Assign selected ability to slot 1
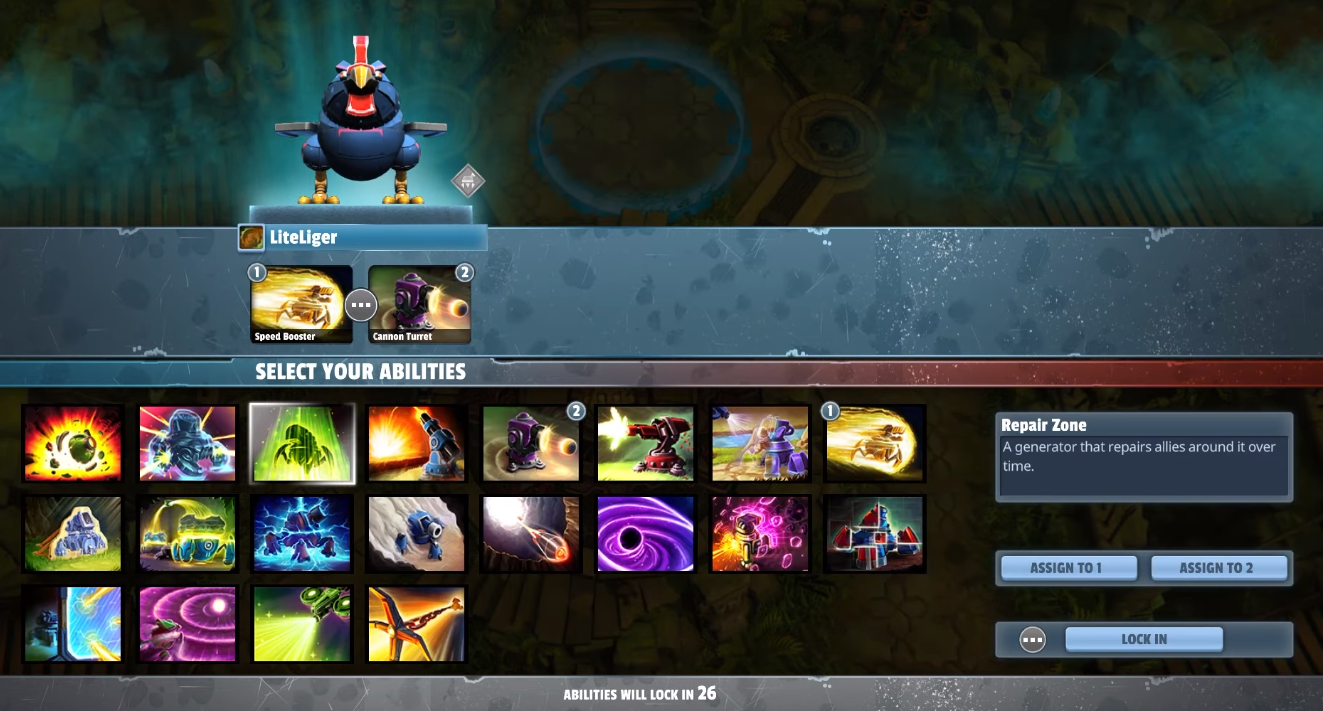The image size is (1323, 711). pos(1068,568)
